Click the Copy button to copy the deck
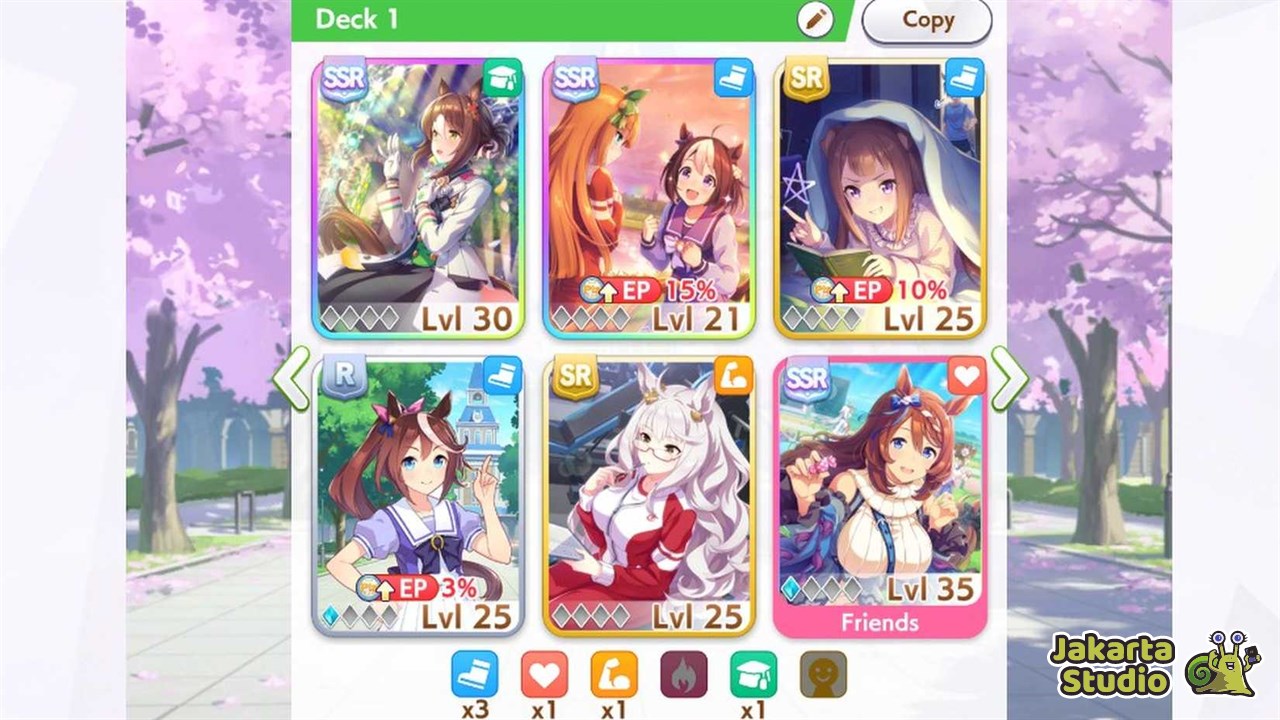The image size is (1280, 720). [926, 19]
